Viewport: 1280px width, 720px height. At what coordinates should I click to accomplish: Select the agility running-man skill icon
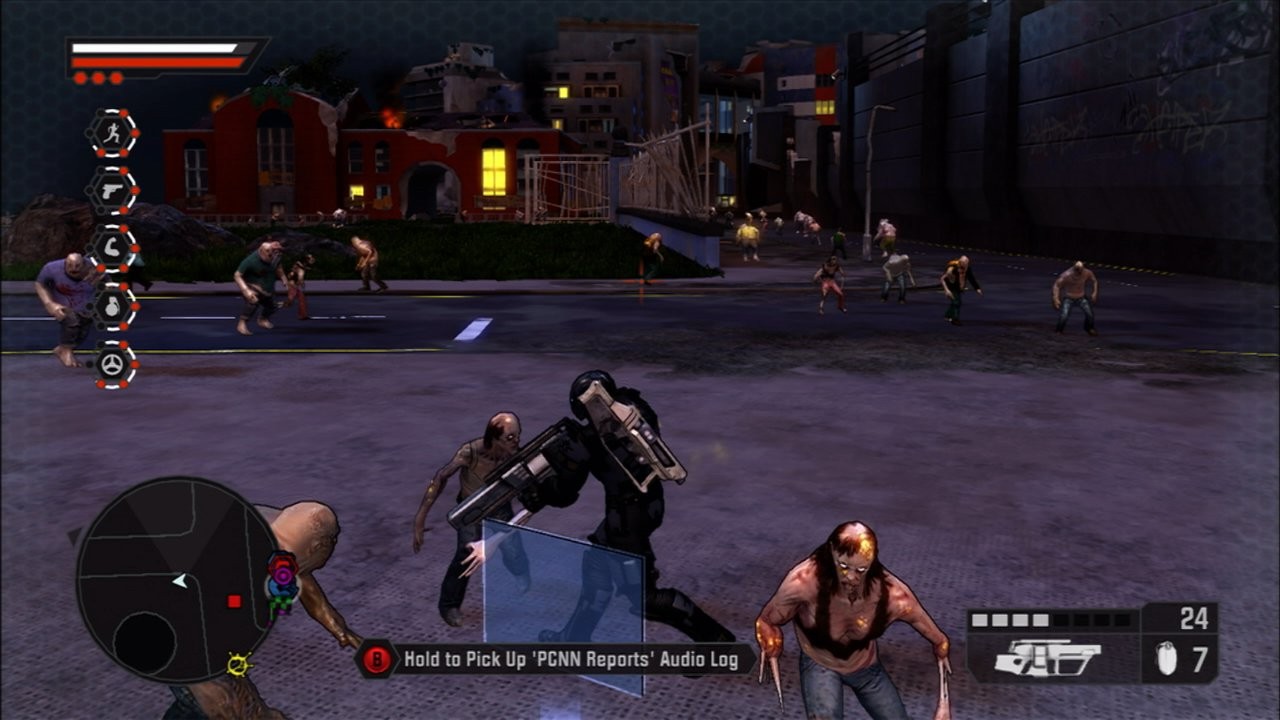[x=111, y=133]
